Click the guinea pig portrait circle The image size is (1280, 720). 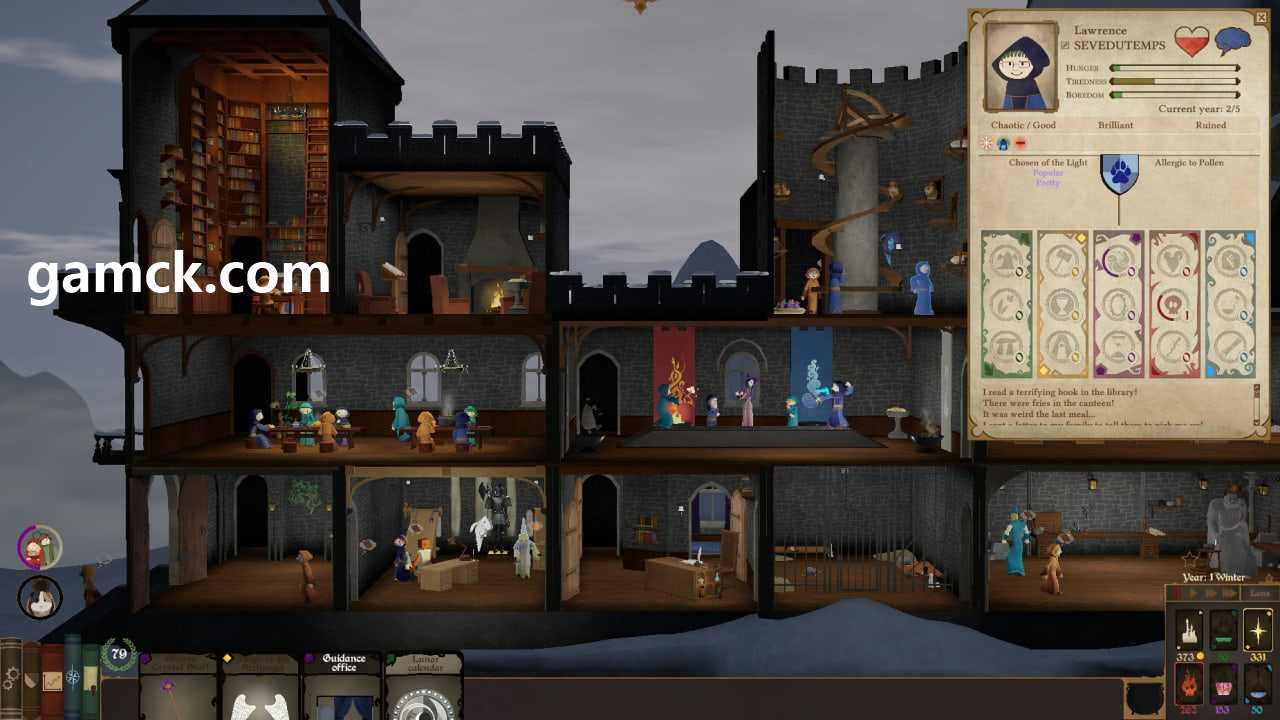pos(40,598)
